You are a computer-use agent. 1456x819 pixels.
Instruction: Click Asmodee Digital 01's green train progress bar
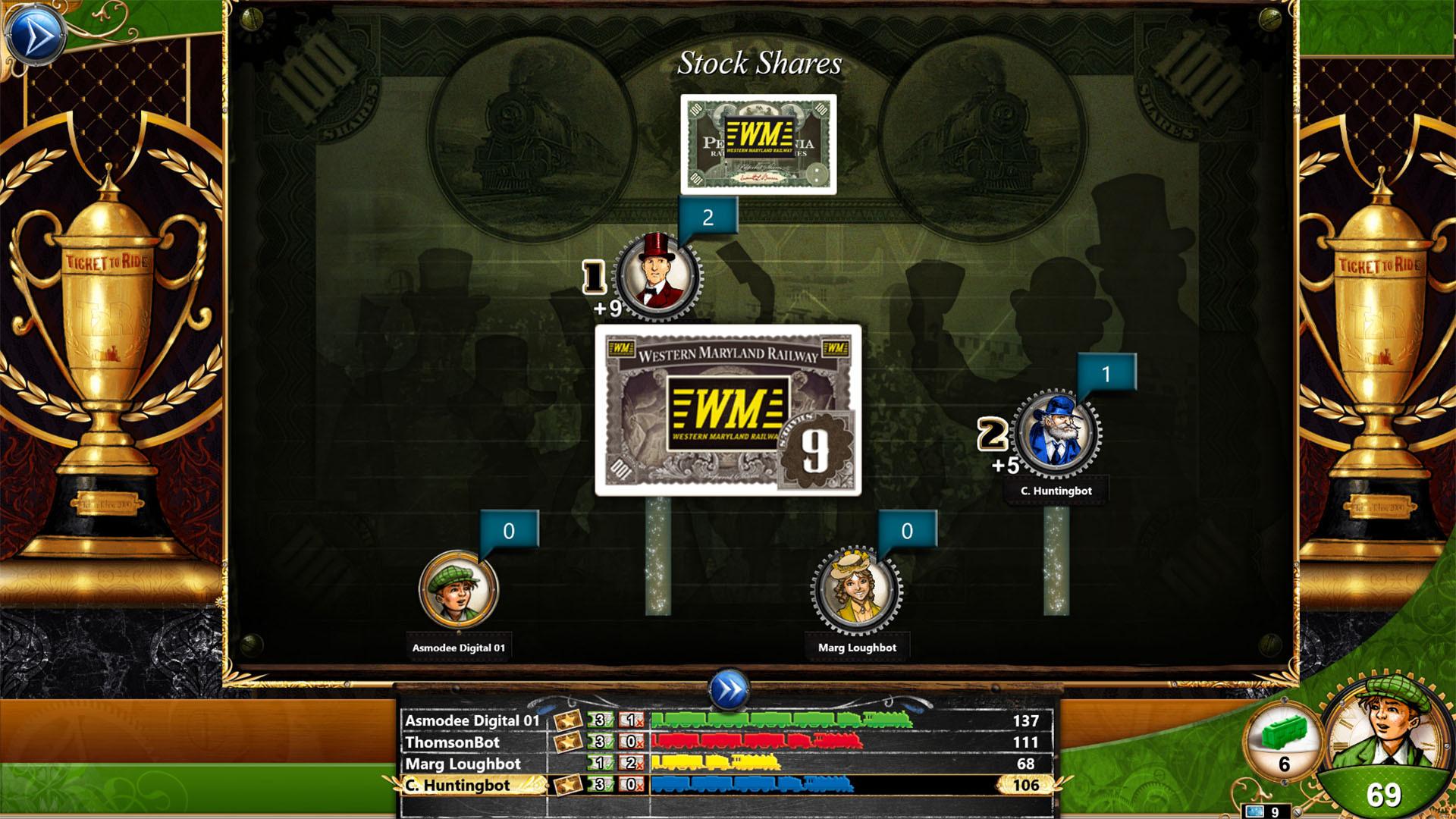pyautogui.click(x=781, y=721)
